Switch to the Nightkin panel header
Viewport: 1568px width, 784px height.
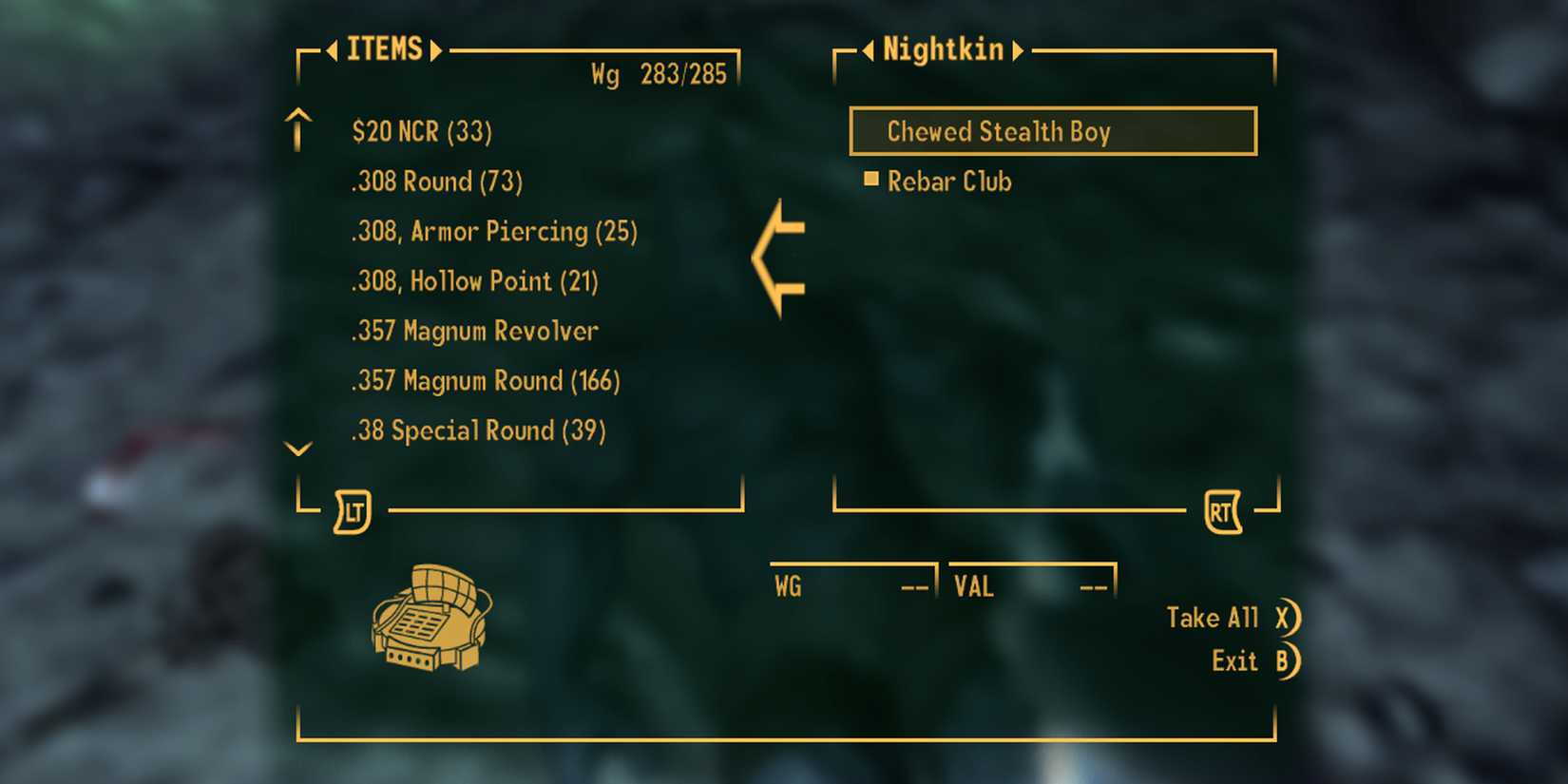point(942,49)
